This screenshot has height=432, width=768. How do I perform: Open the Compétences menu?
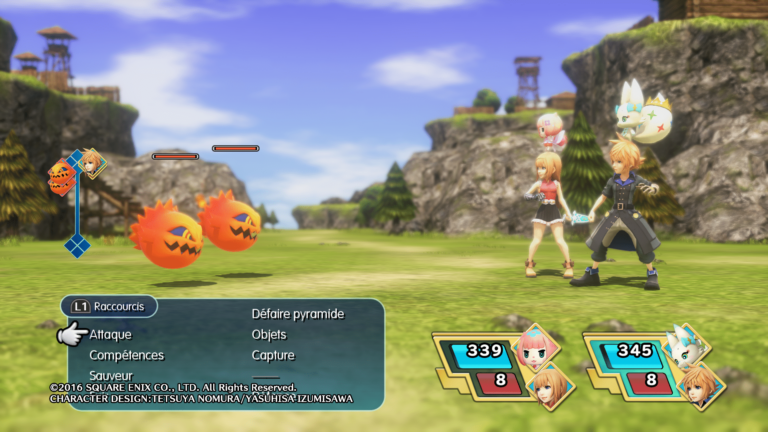tap(126, 355)
